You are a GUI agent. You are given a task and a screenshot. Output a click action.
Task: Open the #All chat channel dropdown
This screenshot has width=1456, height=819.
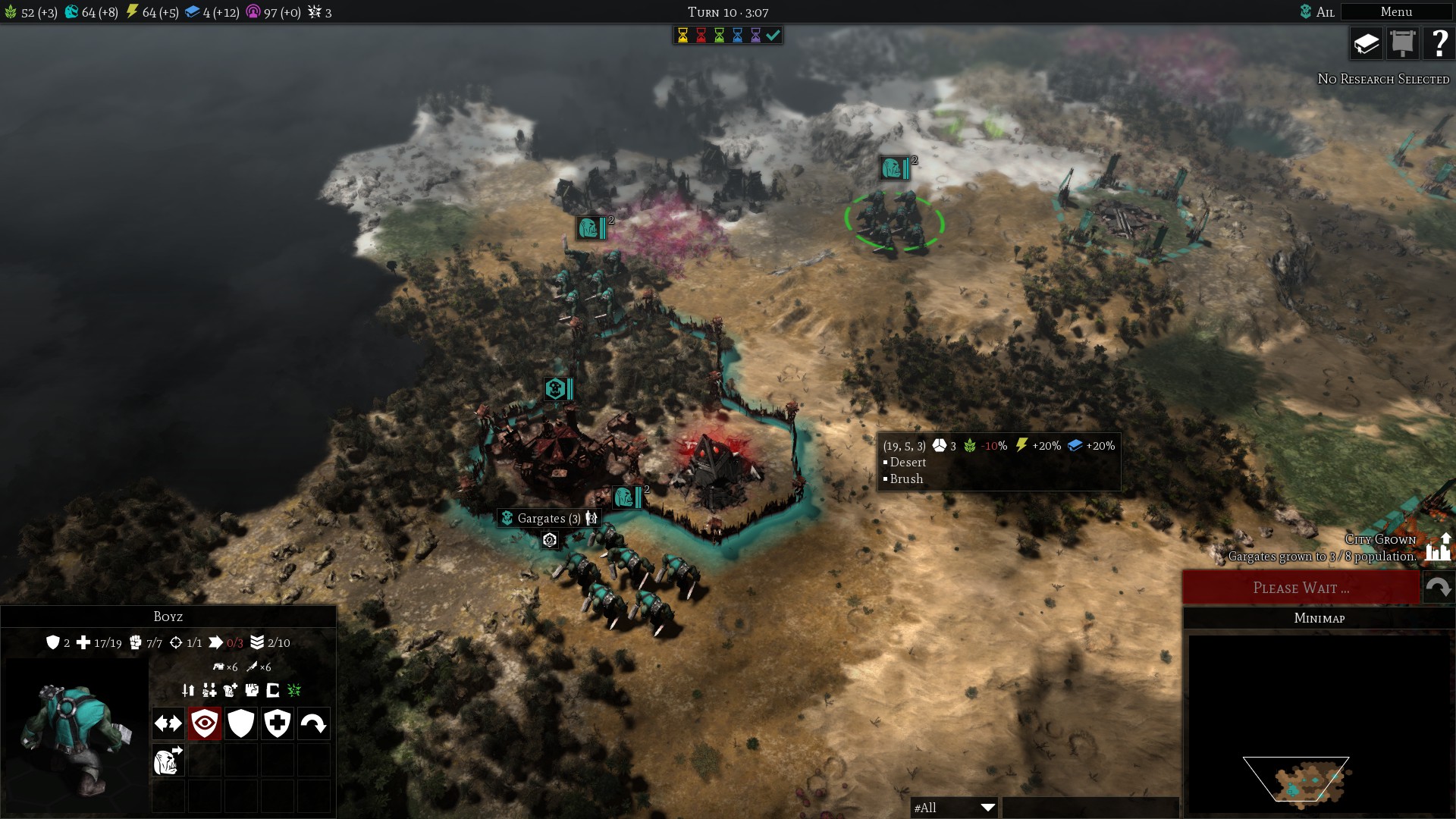954,808
